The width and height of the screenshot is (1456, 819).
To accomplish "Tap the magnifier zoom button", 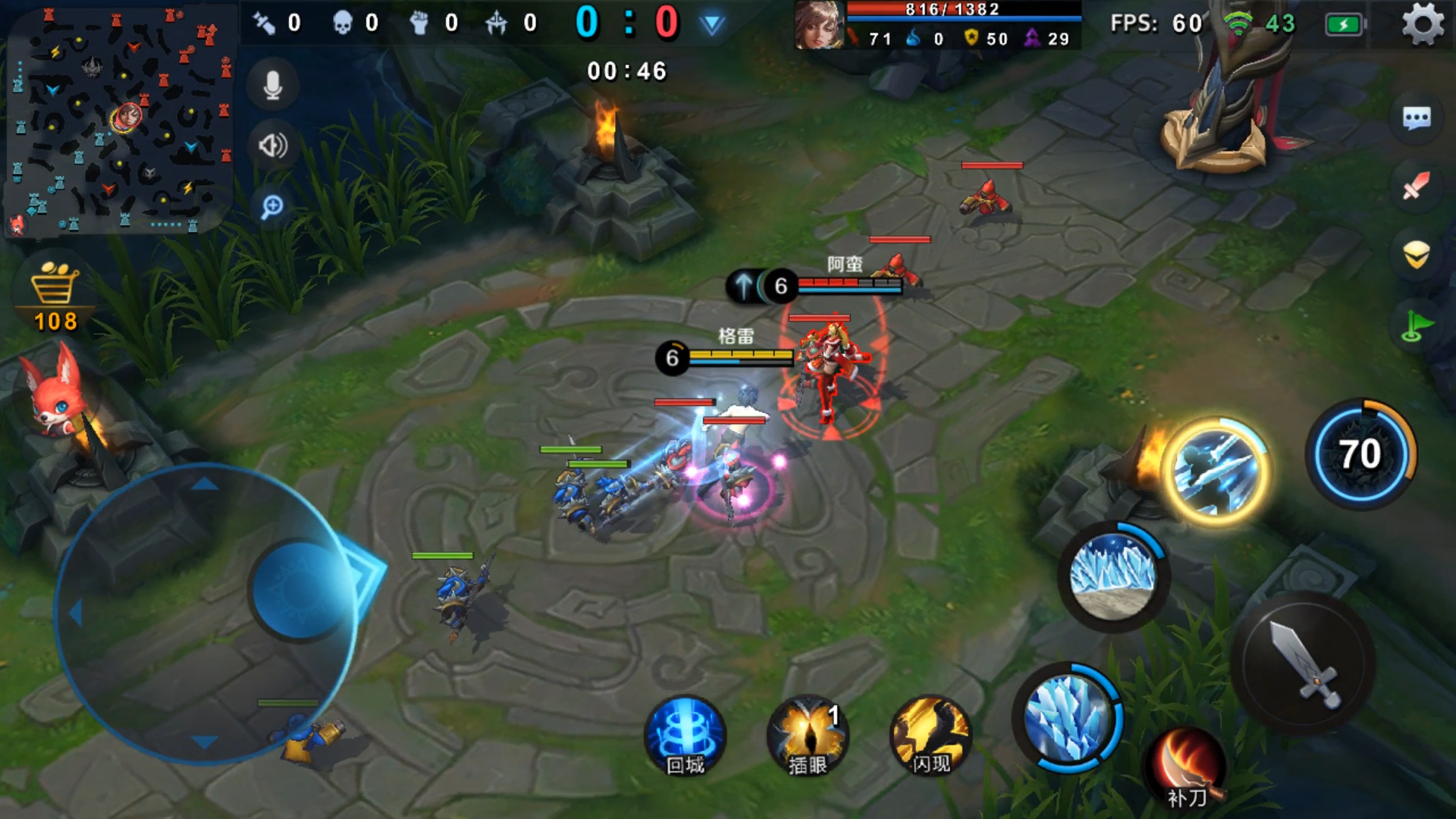I will coord(272,206).
